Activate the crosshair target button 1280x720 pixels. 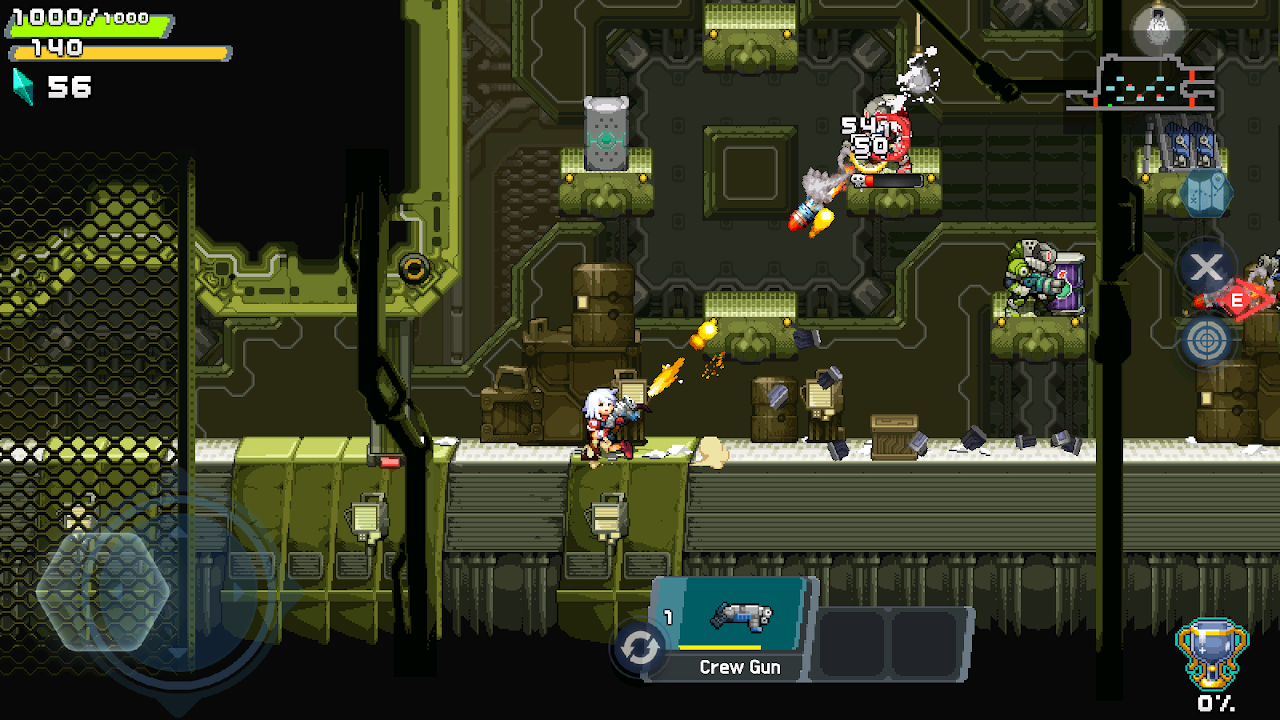(1206, 341)
